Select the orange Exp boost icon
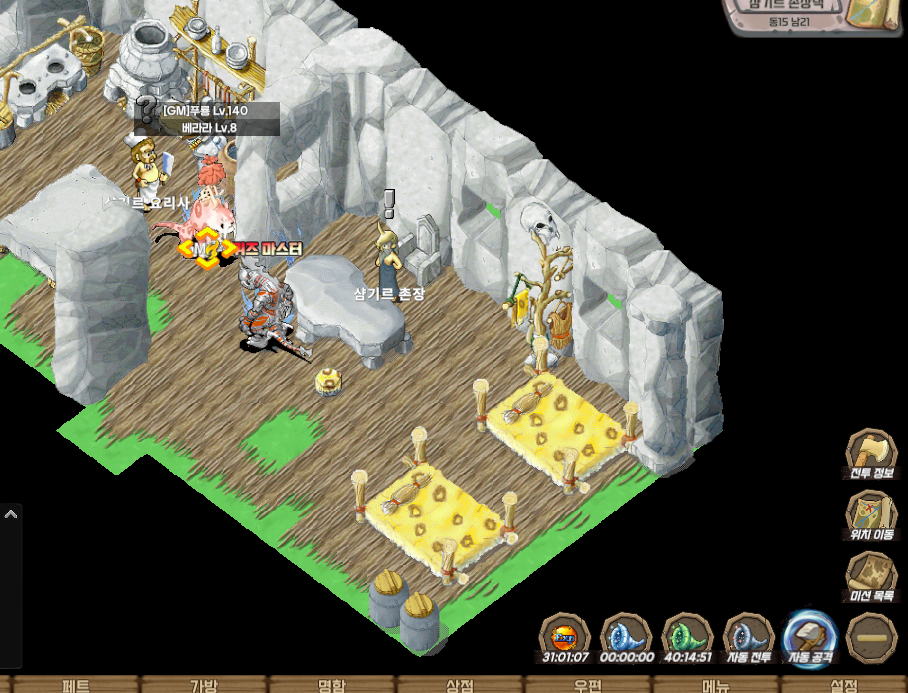 pyautogui.click(x=565, y=636)
